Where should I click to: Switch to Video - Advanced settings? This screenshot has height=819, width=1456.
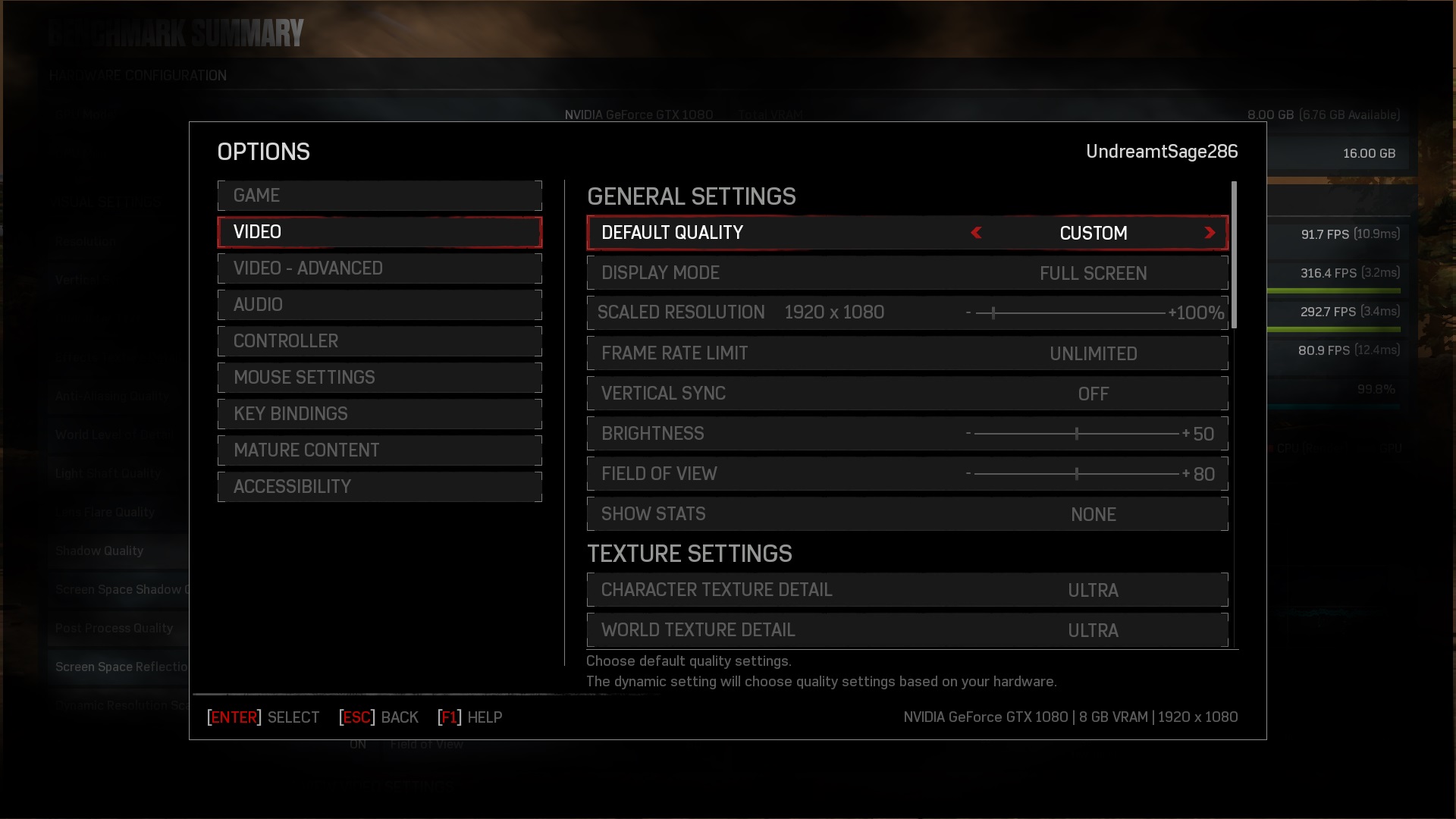pyautogui.click(x=379, y=268)
